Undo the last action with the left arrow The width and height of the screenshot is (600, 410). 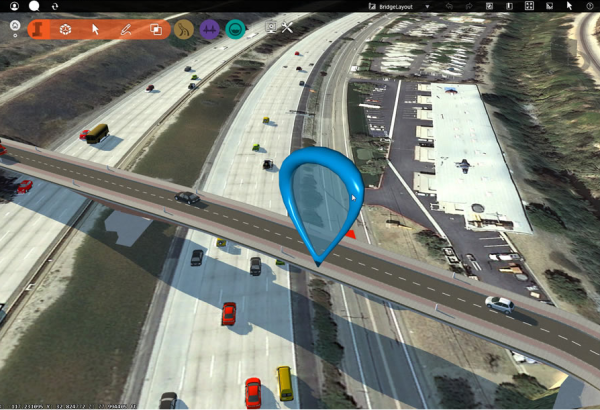point(451,6)
